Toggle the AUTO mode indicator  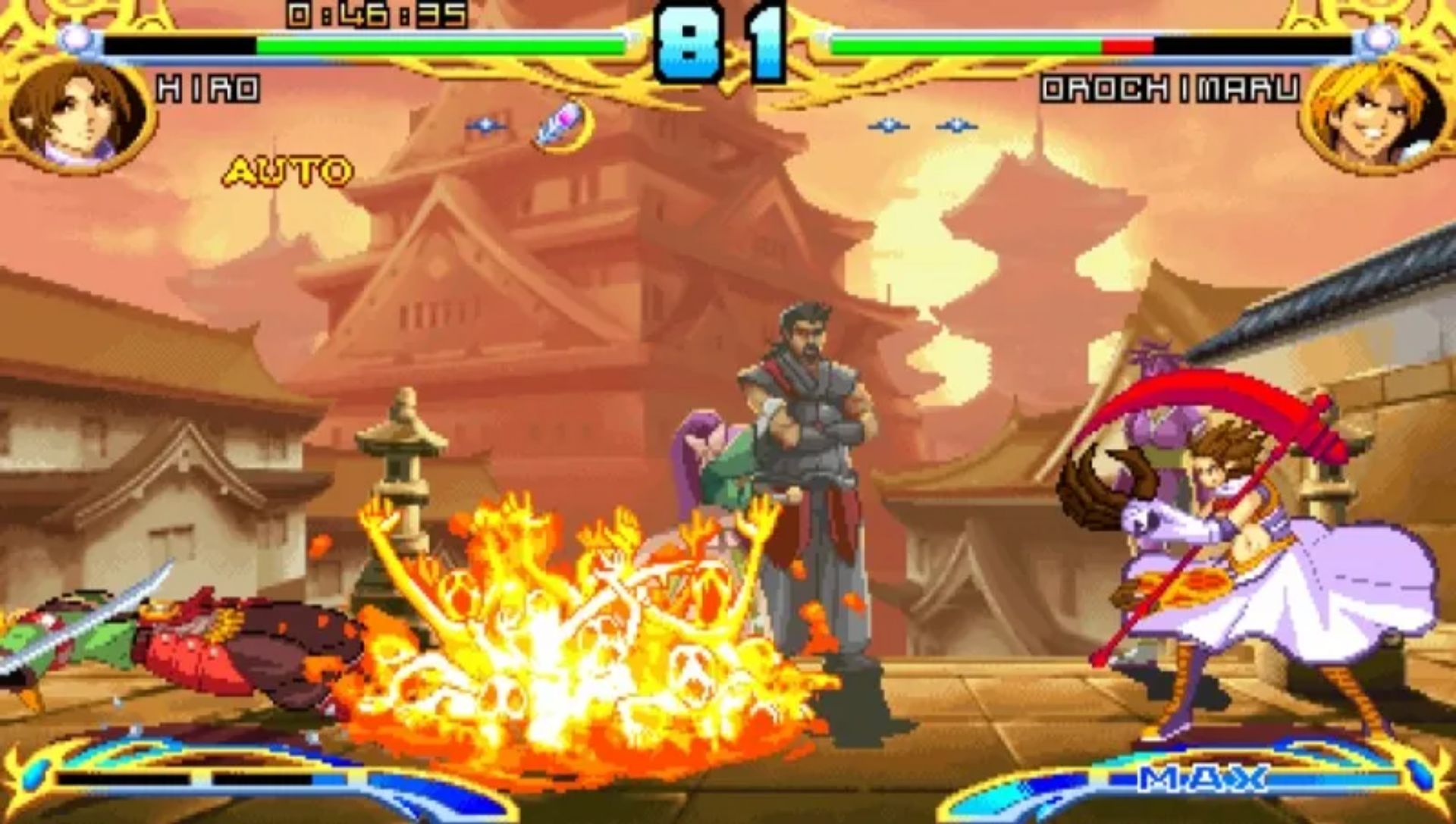[x=286, y=171]
